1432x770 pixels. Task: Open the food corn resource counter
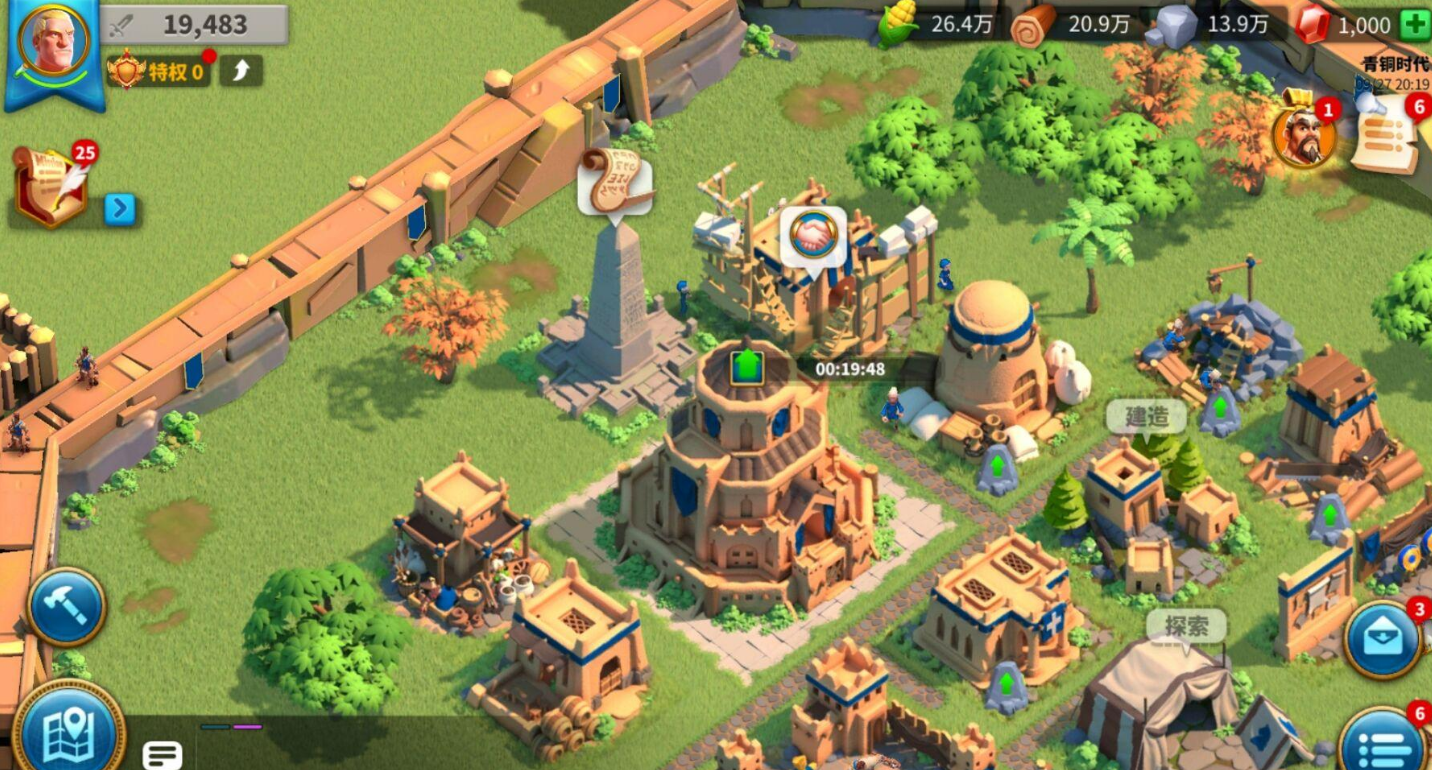pos(935,25)
